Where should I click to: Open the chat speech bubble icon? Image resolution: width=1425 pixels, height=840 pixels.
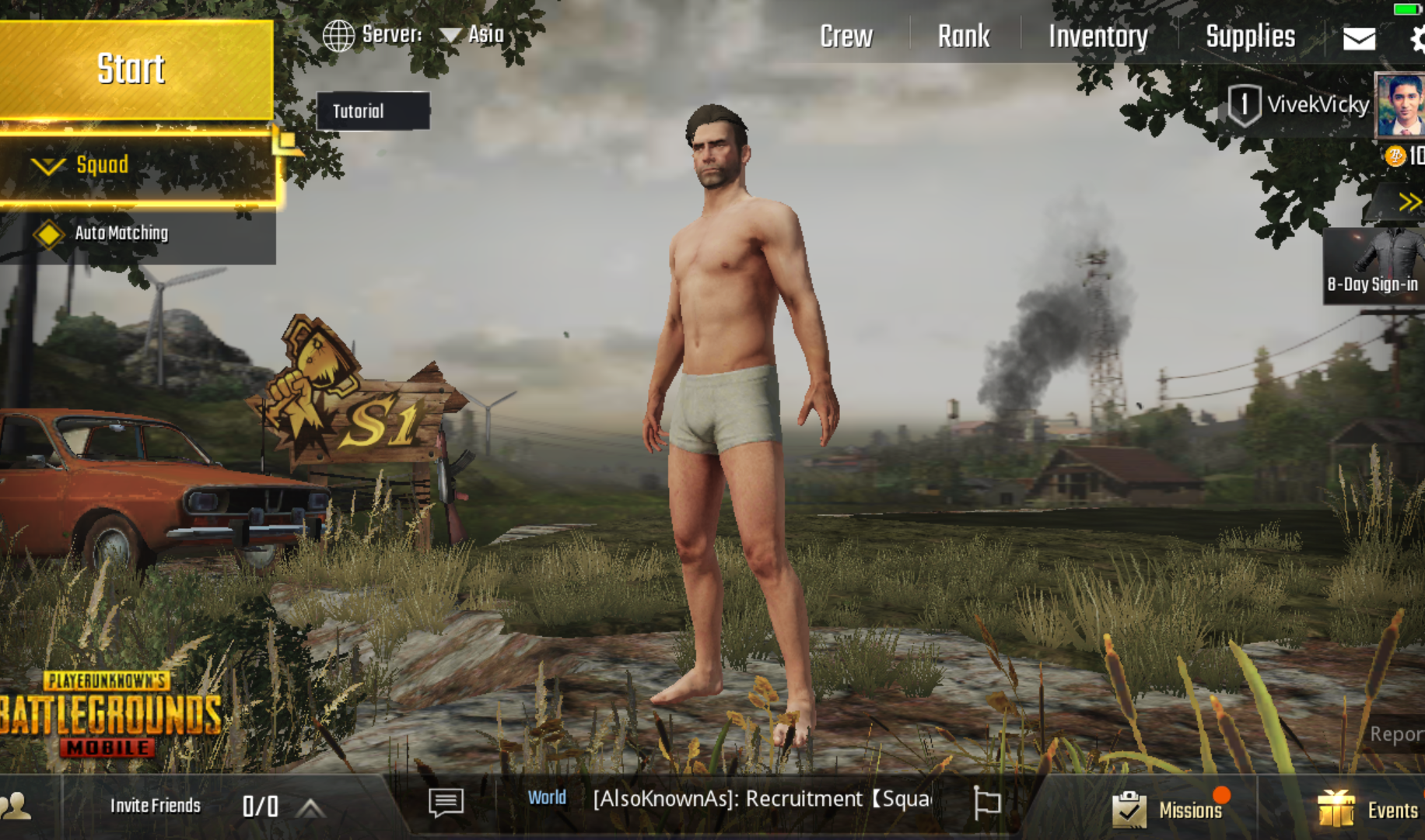pos(446,802)
